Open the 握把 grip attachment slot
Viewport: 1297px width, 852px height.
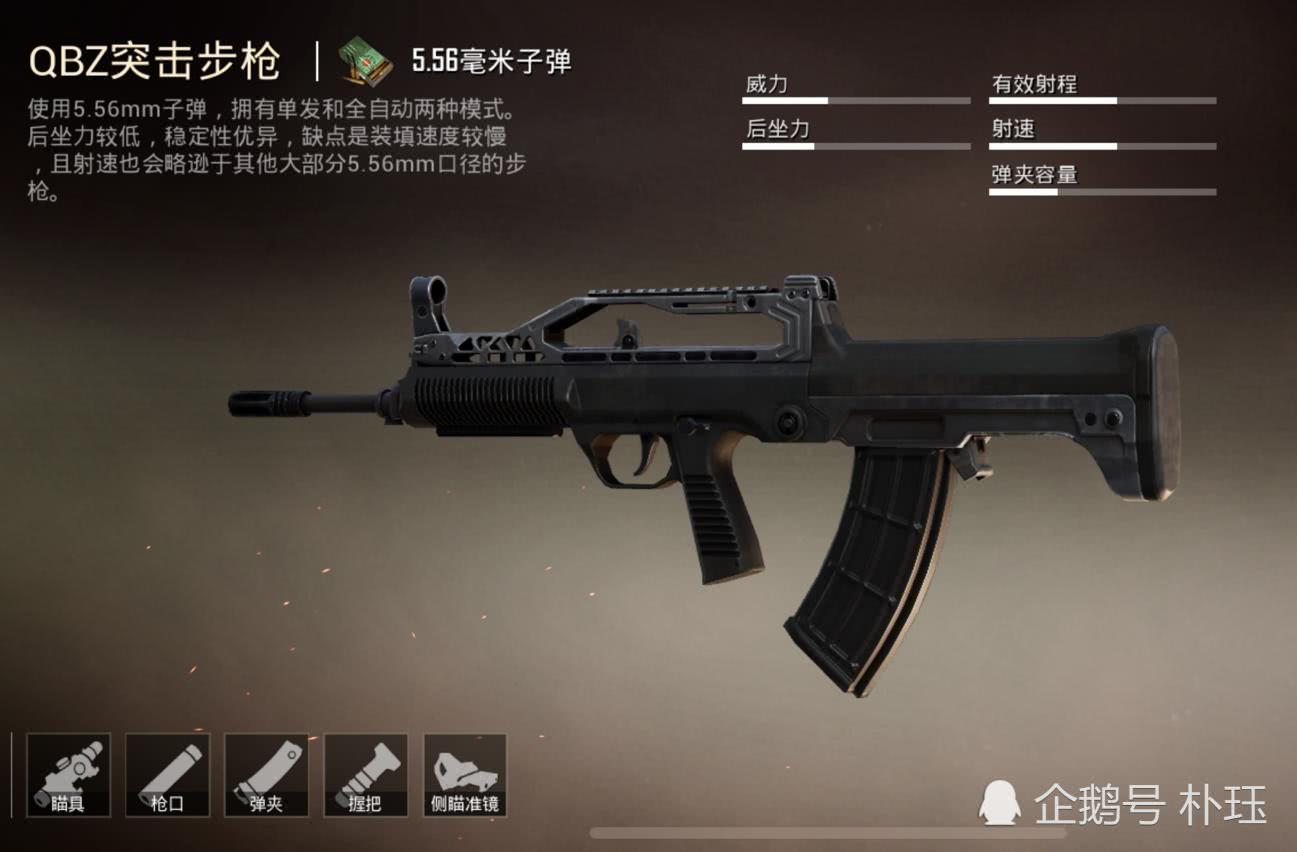367,775
